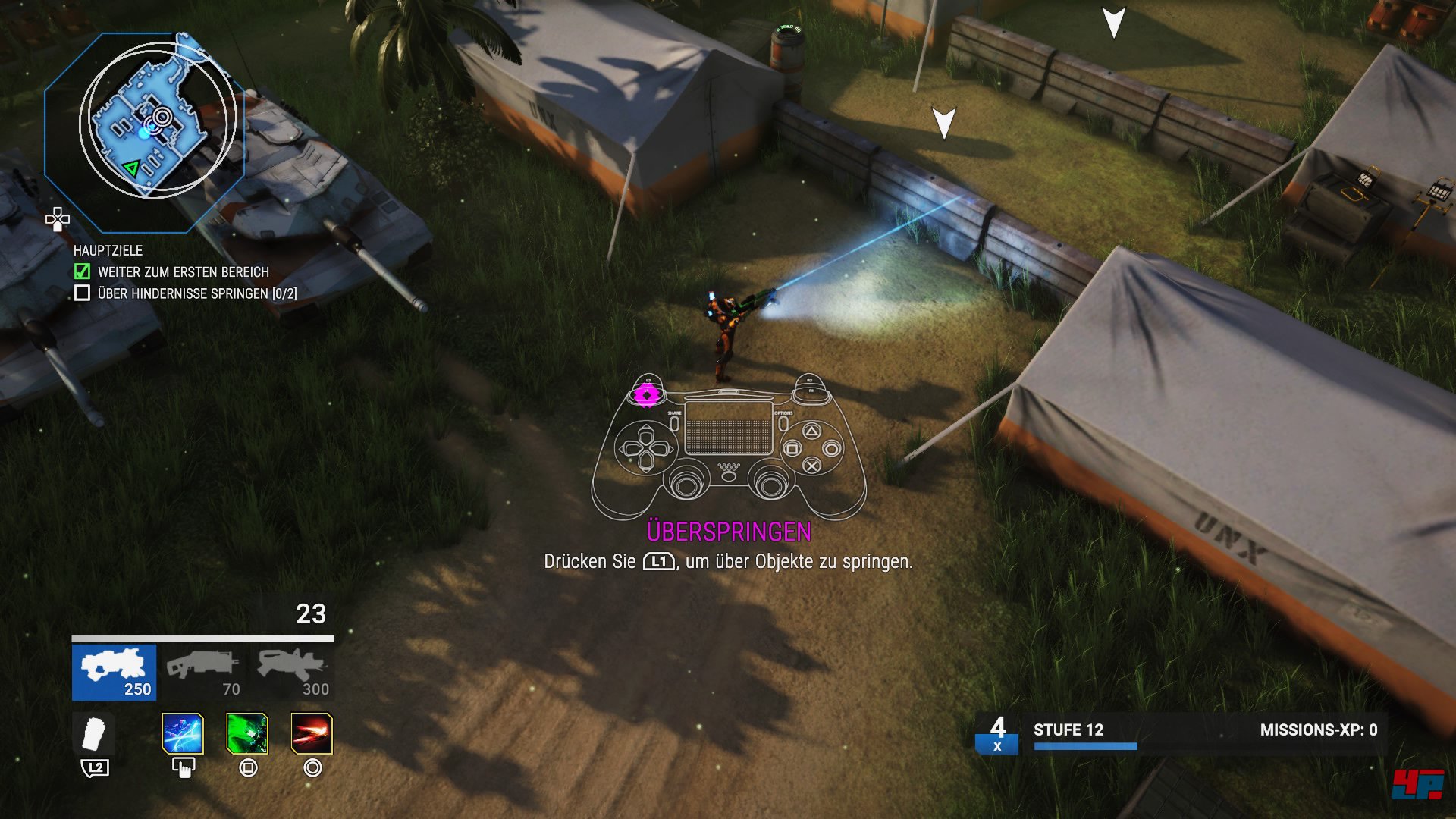Activate the green energy ability
The height and width of the screenshot is (819, 1456).
click(247, 734)
